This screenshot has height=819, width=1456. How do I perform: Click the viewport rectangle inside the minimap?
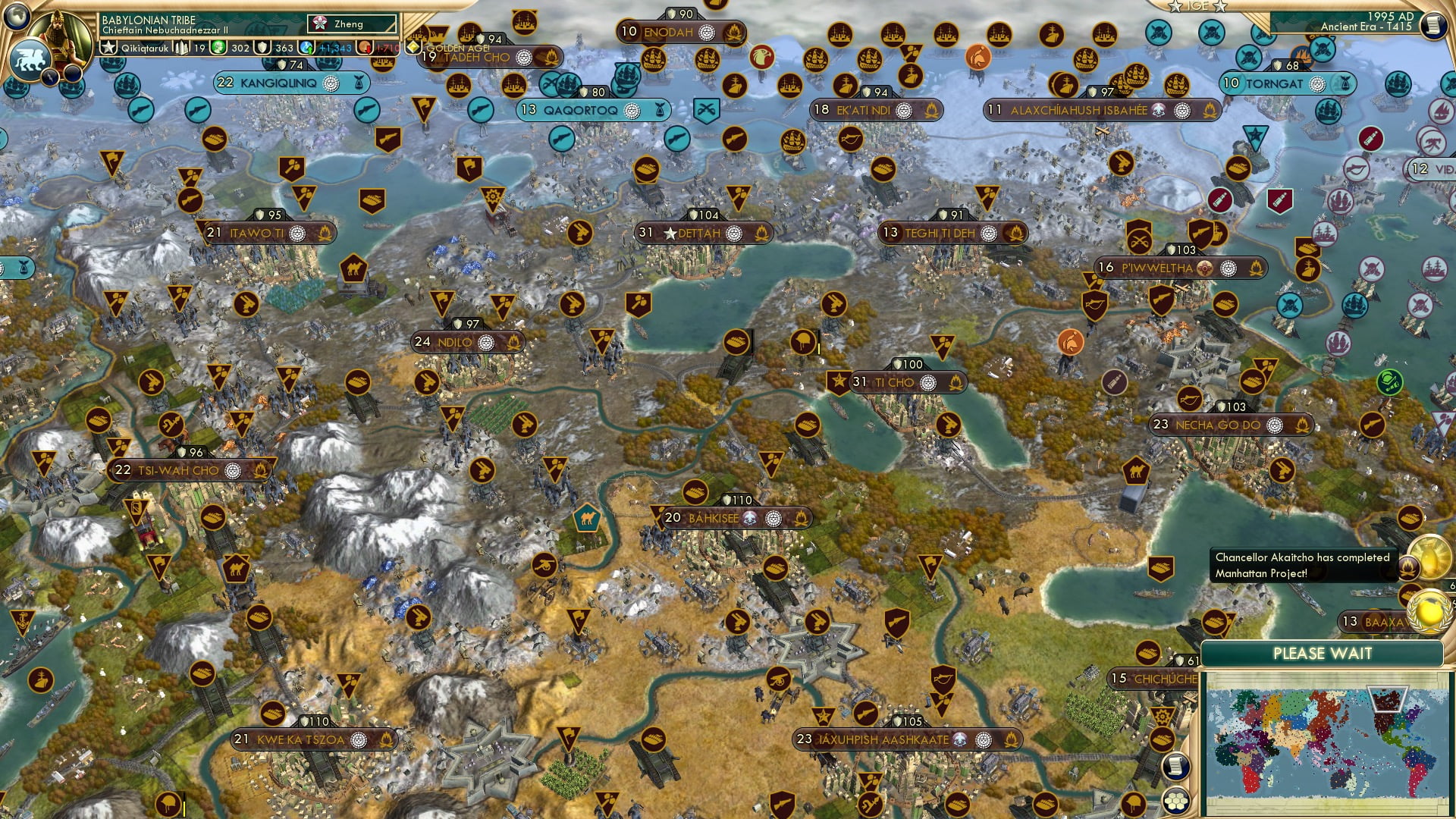click(x=1388, y=699)
